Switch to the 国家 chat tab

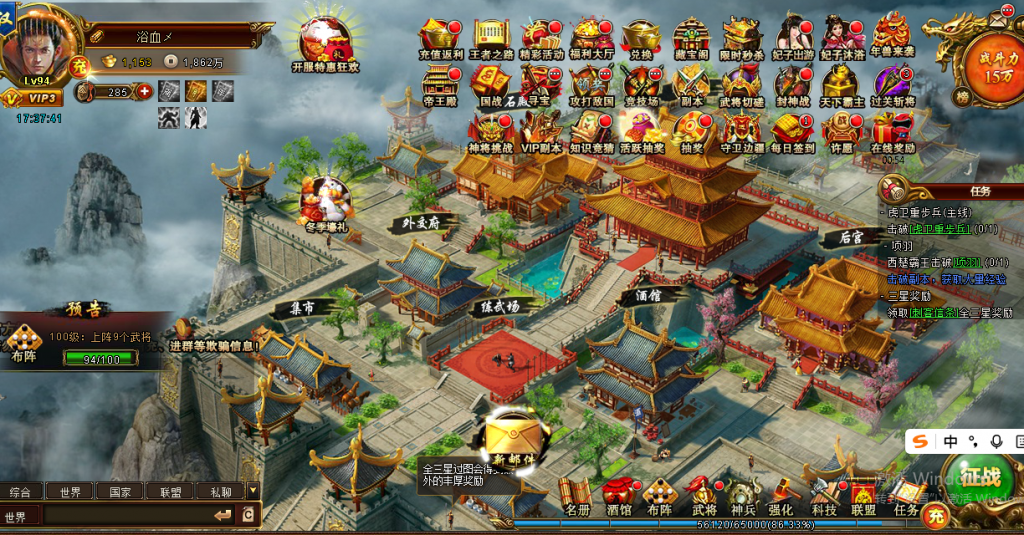tap(120, 492)
